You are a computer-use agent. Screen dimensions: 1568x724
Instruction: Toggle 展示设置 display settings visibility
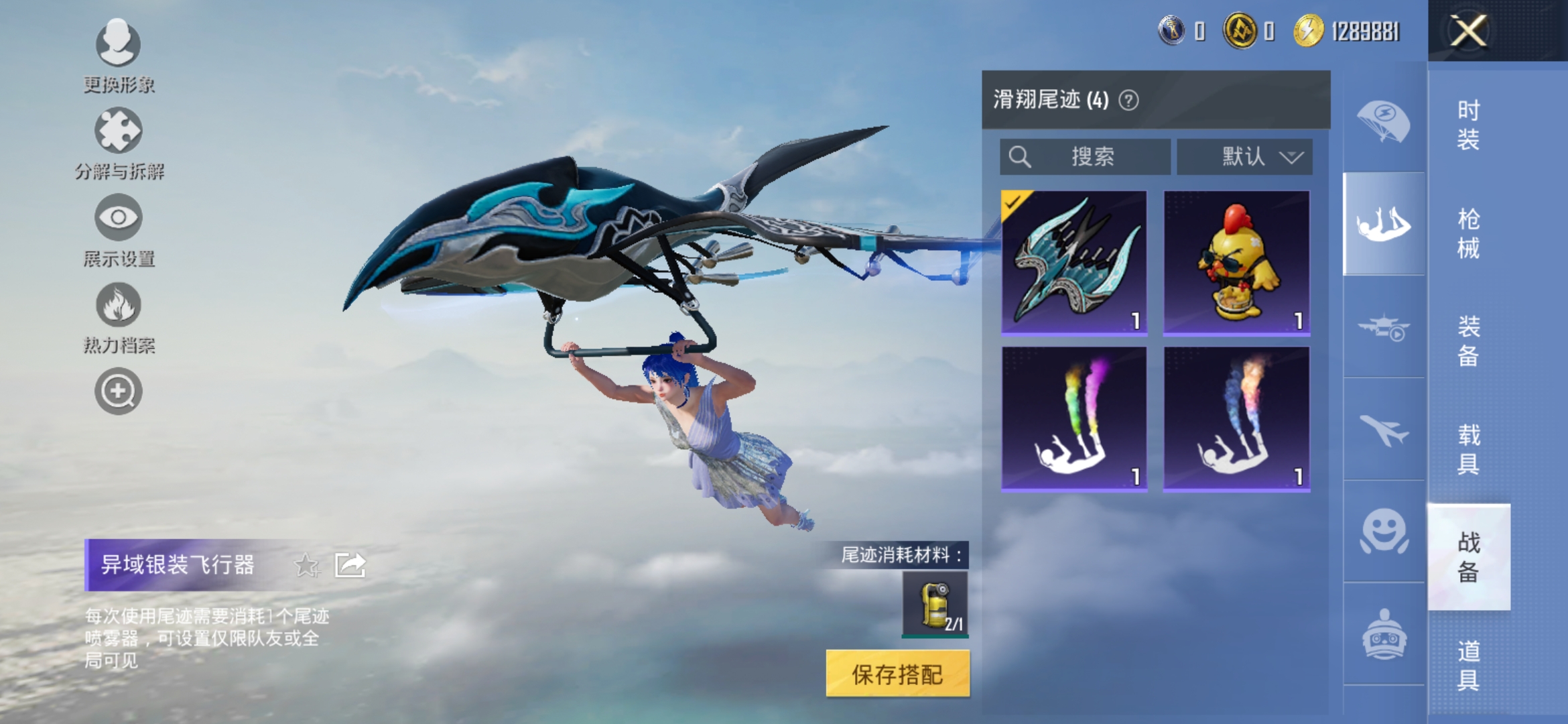118,217
